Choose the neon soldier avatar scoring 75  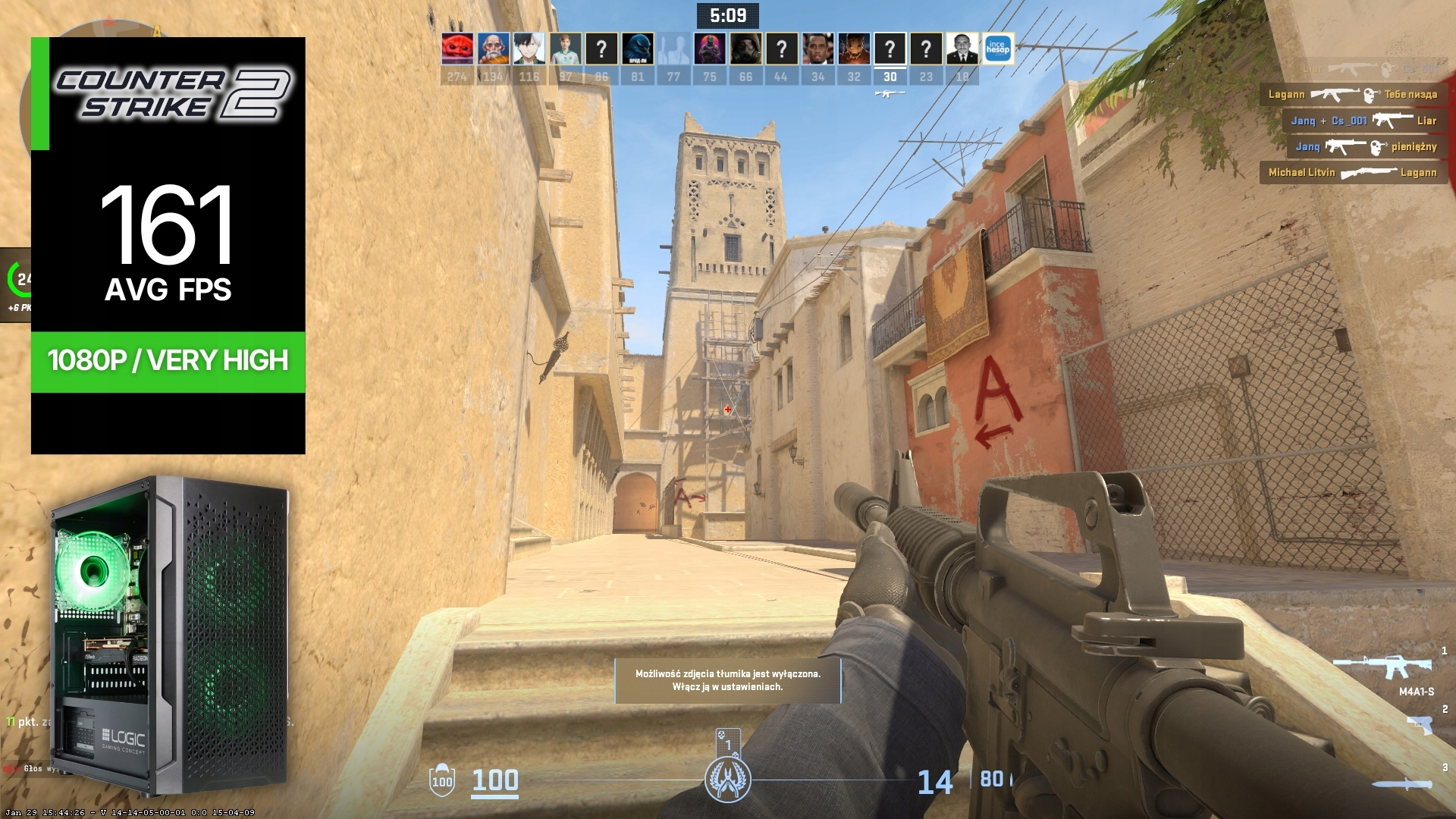pos(710,49)
